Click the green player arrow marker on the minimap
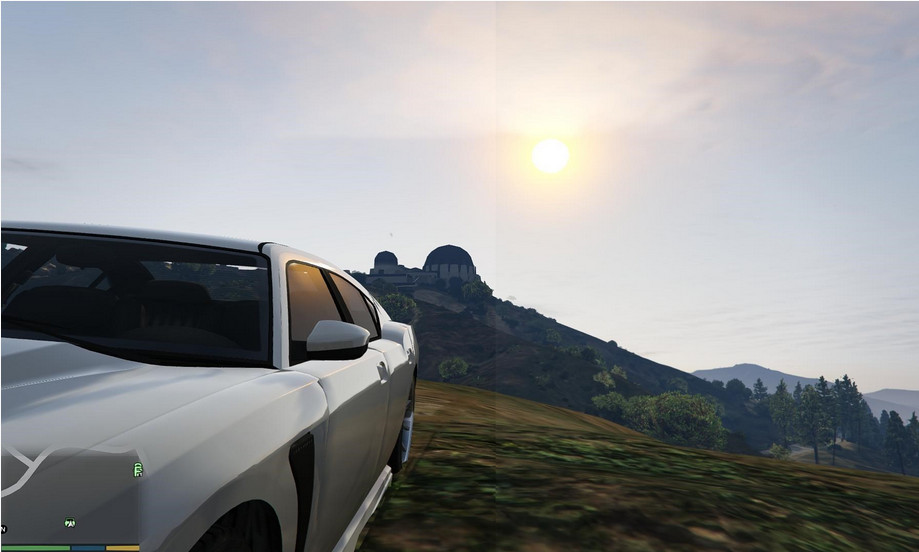This screenshot has width=919, height=552. 70,523
